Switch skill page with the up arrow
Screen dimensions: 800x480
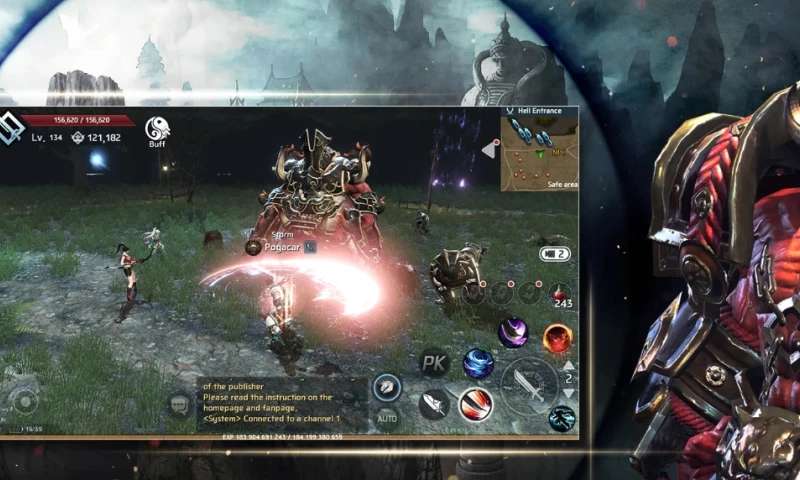(569, 366)
